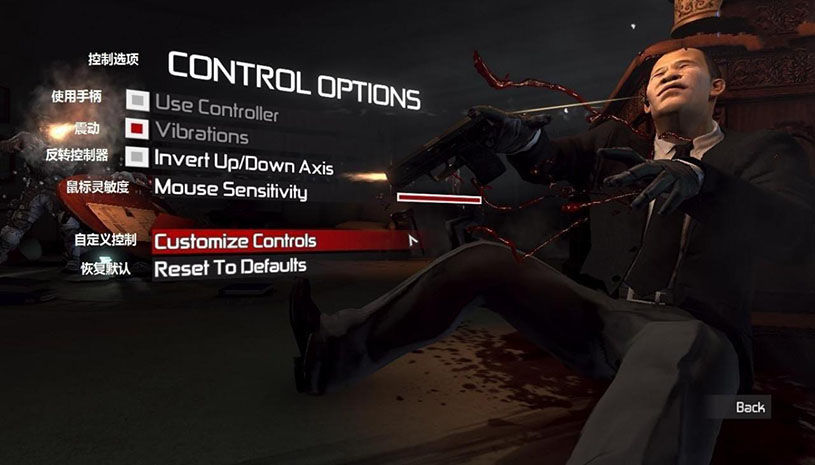Enable the Invert Up/Down Axis checkbox
Screen dimensions: 815x465
coord(138,158)
